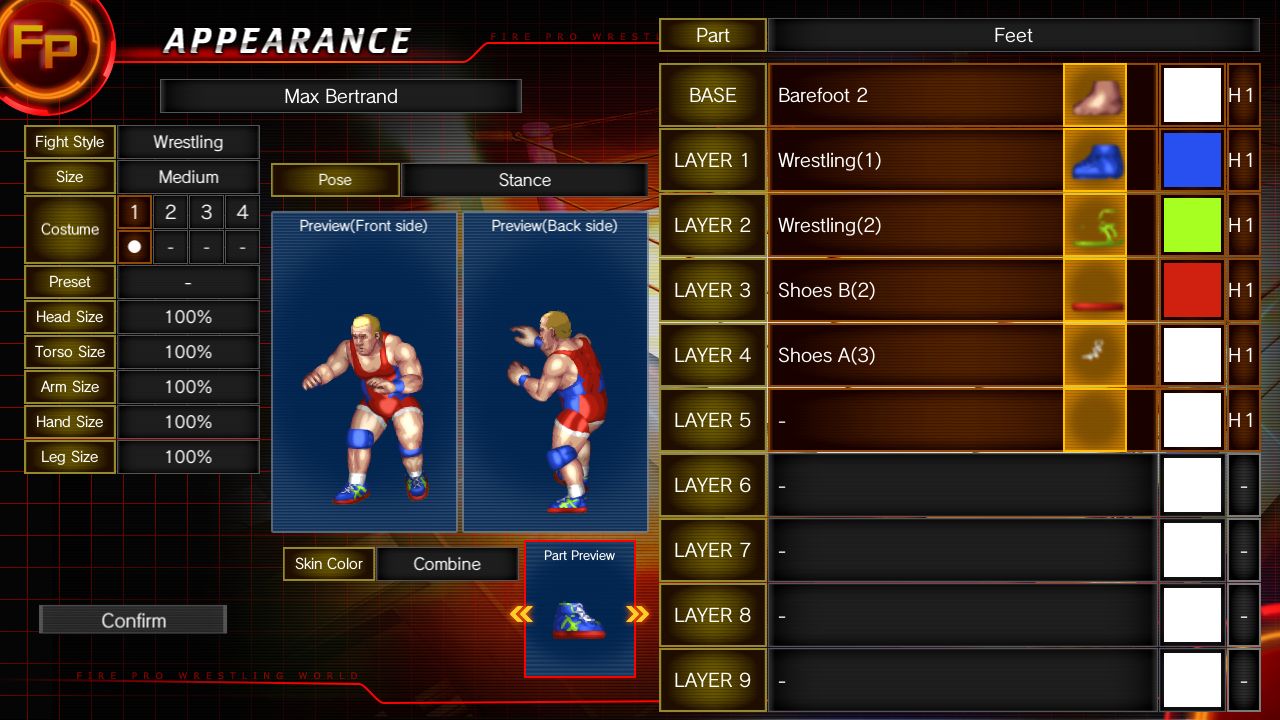Open the Combine skin color selector

[447, 564]
